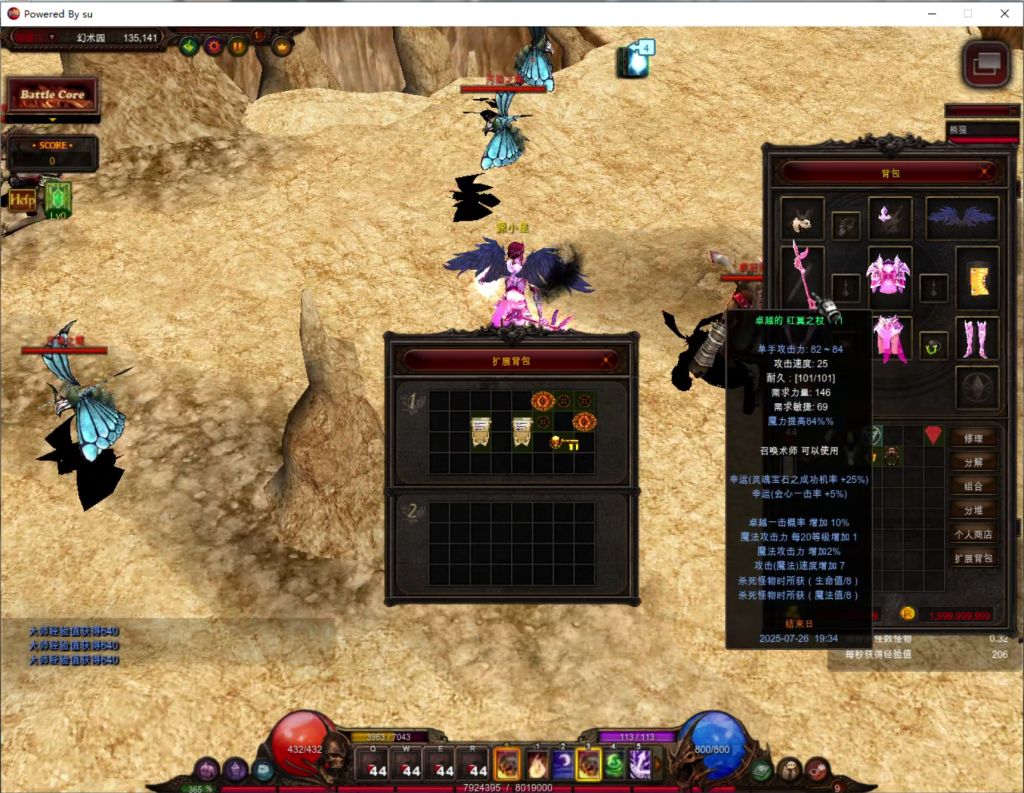Screen dimensions: 1024x793
Task: Open the 个人商店 personal shop
Action: [973, 534]
